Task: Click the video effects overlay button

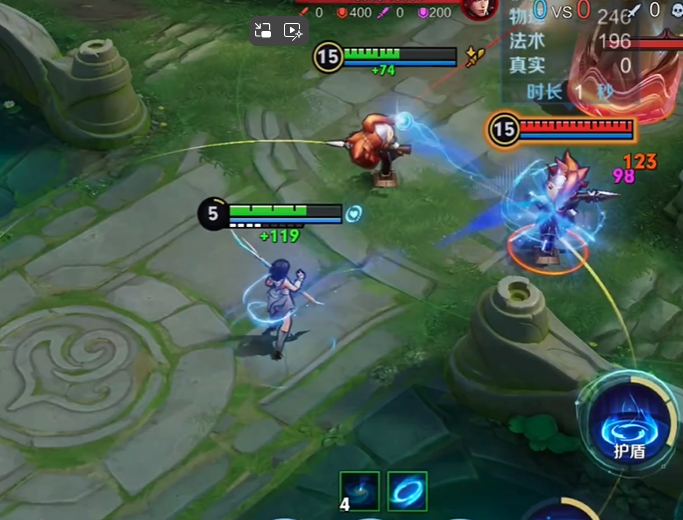Action: tap(294, 31)
